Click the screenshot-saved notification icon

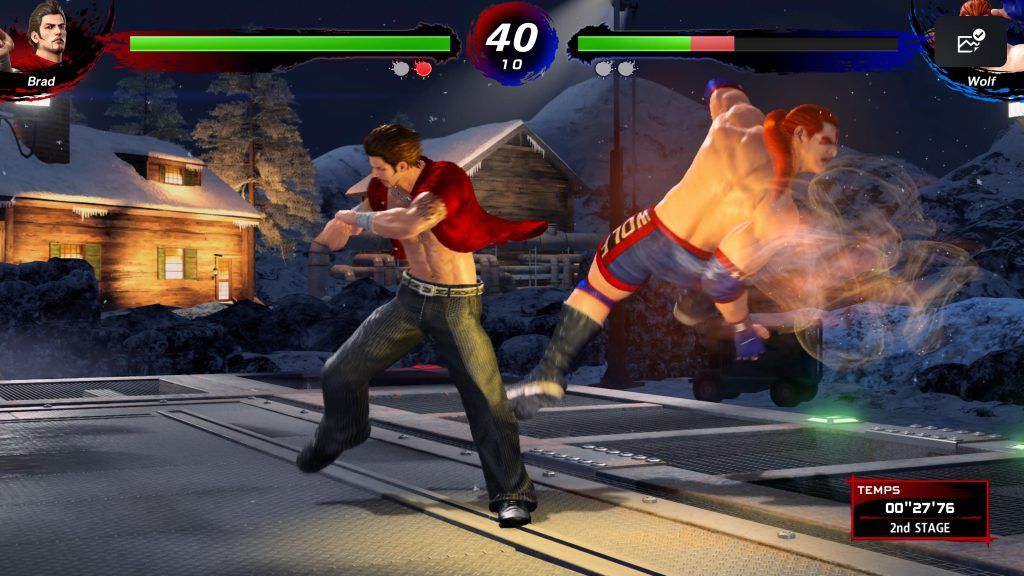(x=970, y=41)
